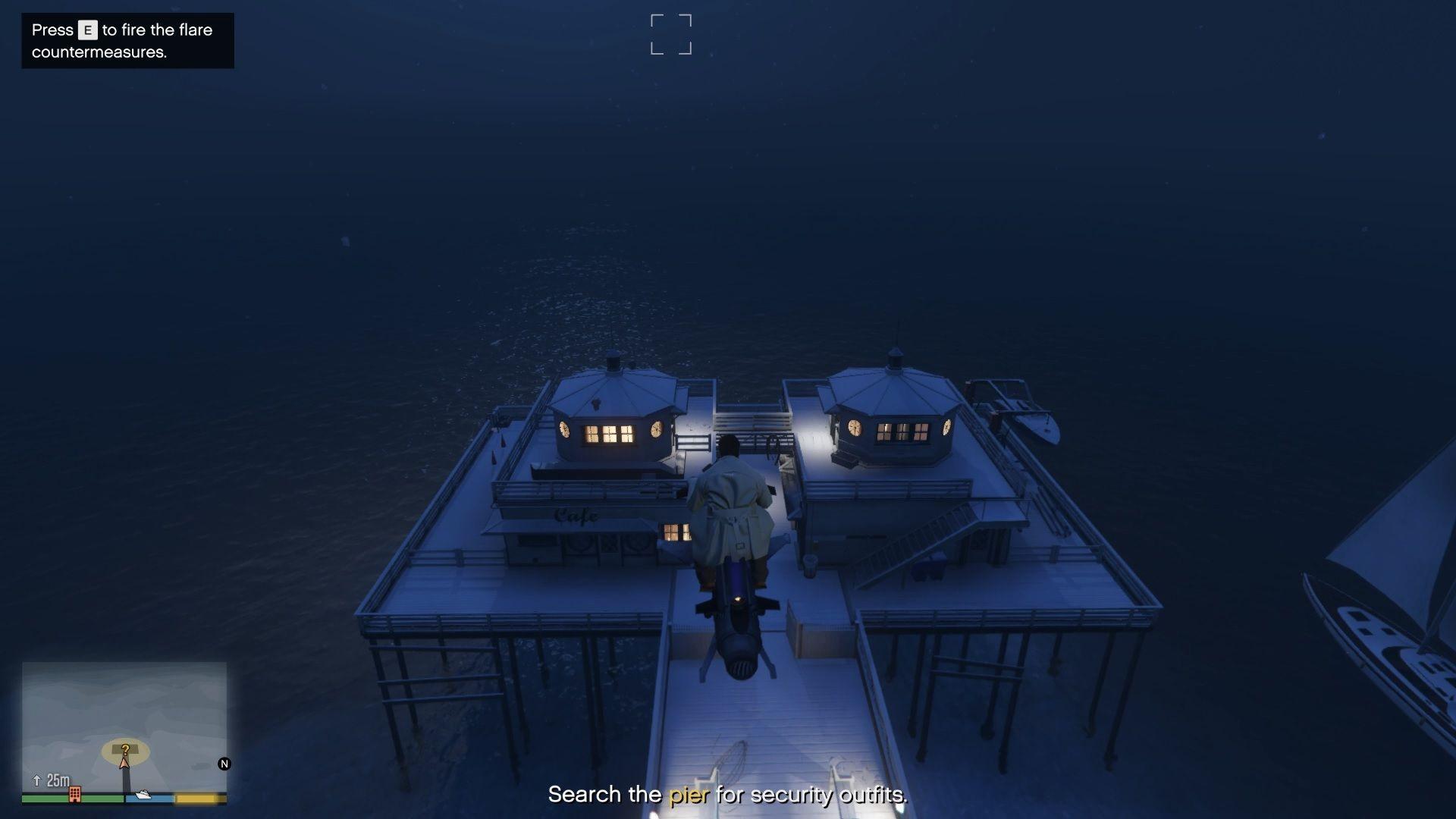Viewport: 1456px width, 819px height.
Task: Click the yellow special ability bar segment
Action: tap(196, 798)
